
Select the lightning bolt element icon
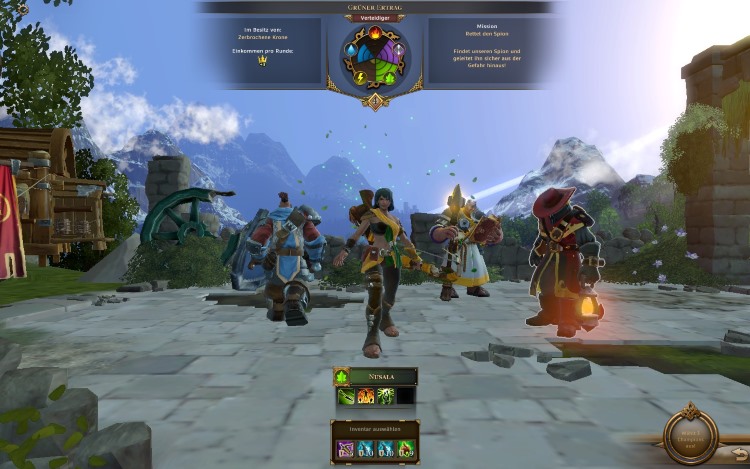[x=360, y=76]
